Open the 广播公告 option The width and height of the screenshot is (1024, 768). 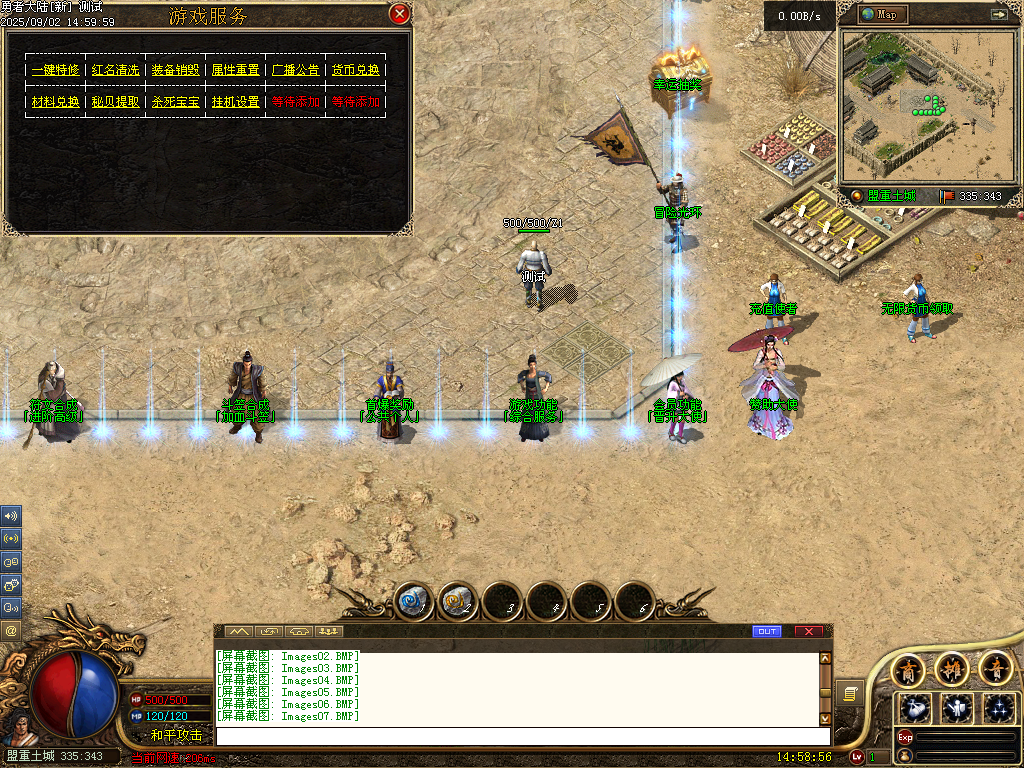(295, 70)
